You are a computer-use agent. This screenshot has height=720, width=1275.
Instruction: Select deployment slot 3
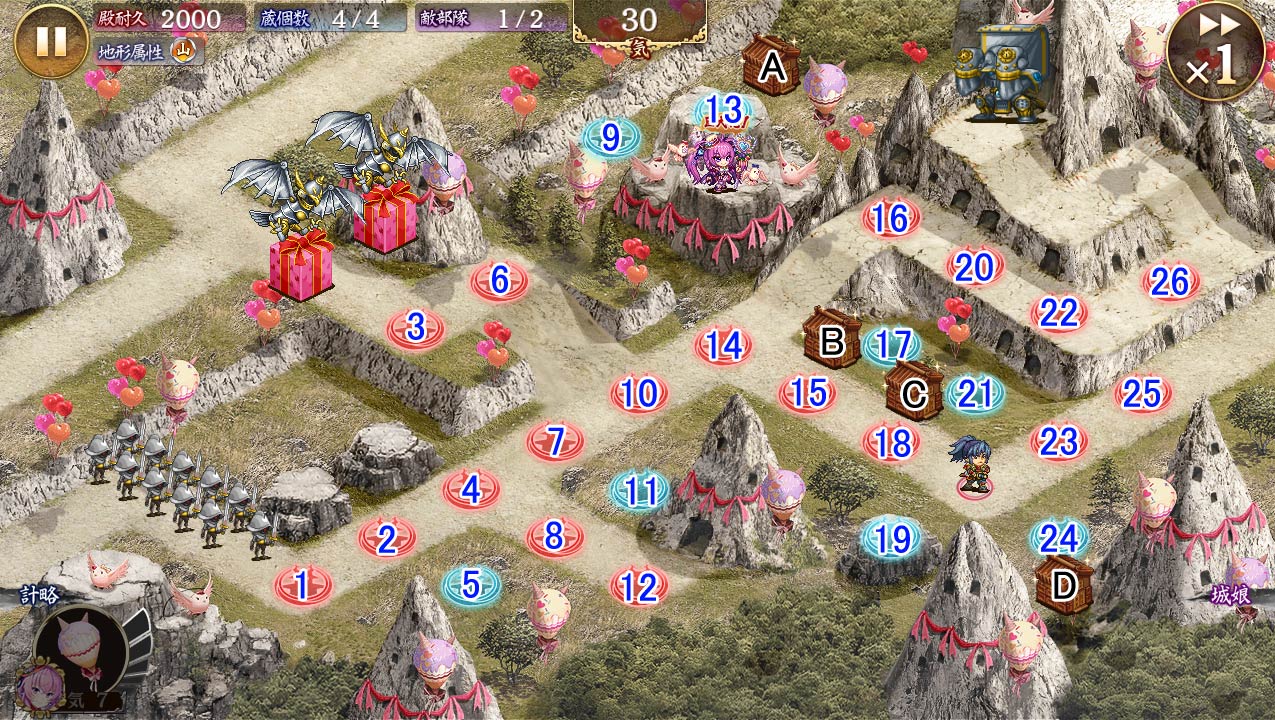pyautogui.click(x=416, y=327)
